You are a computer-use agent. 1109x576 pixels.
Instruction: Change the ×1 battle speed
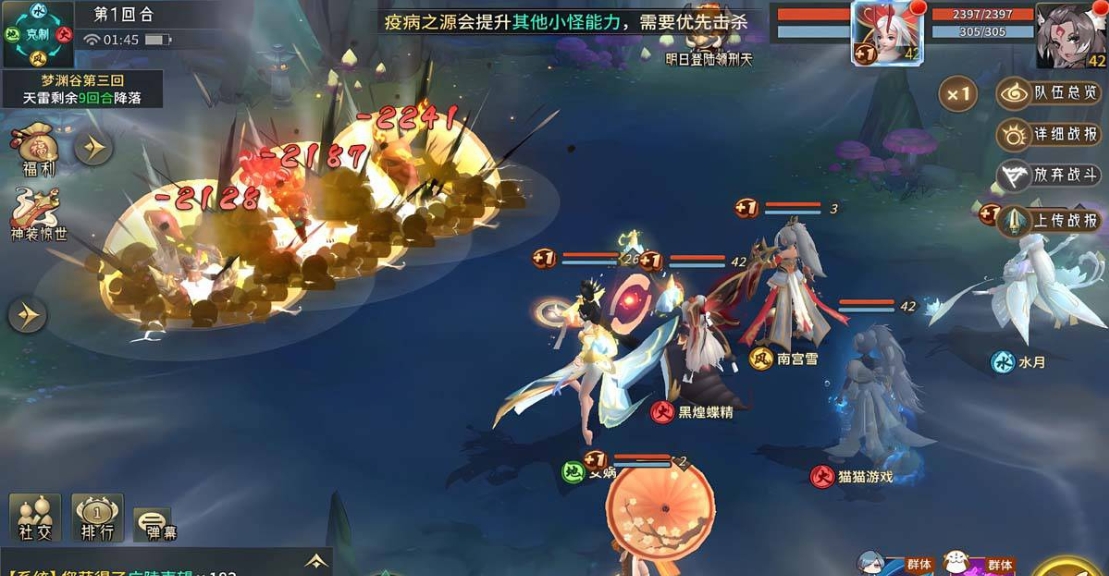click(957, 95)
